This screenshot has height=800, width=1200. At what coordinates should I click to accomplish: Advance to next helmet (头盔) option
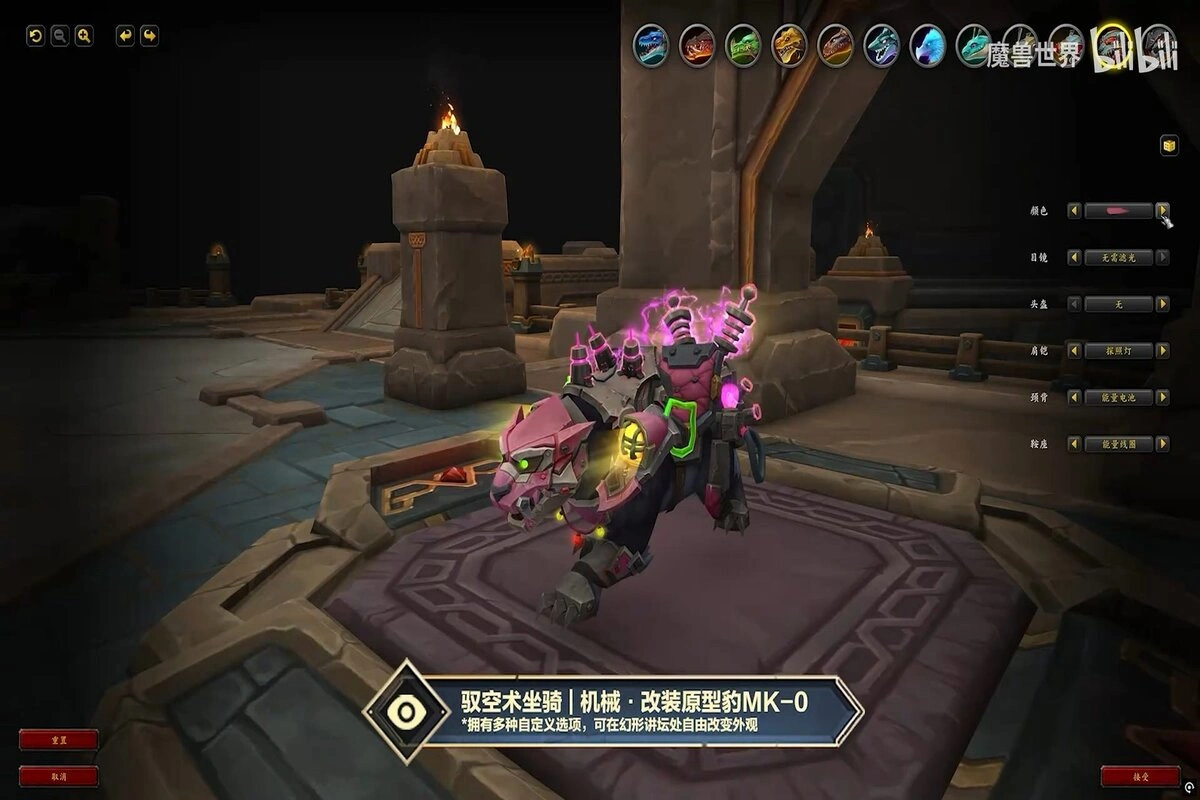1163,304
